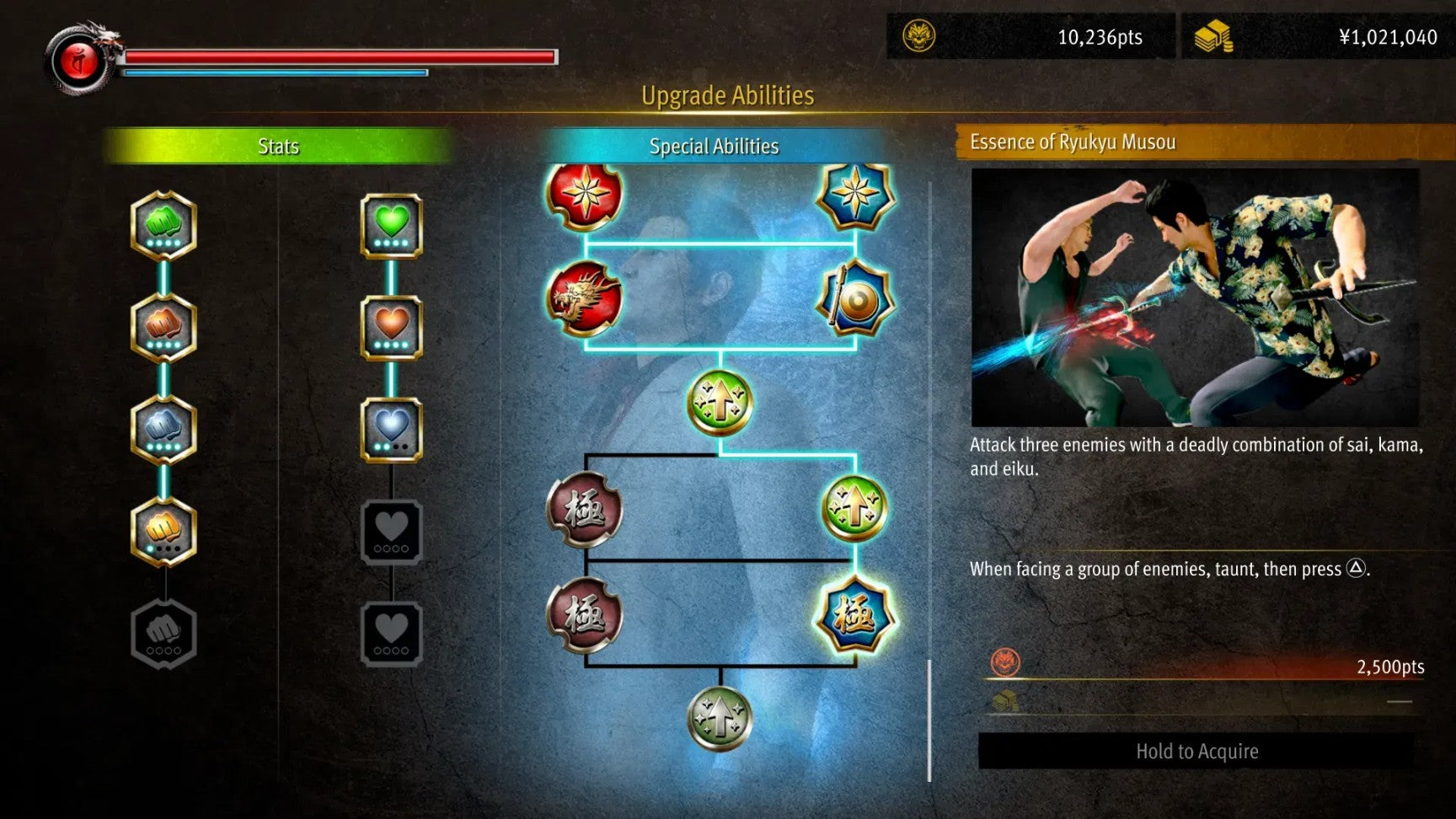Select the red dragon ability node
The height and width of the screenshot is (819, 1456).
coord(585,298)
